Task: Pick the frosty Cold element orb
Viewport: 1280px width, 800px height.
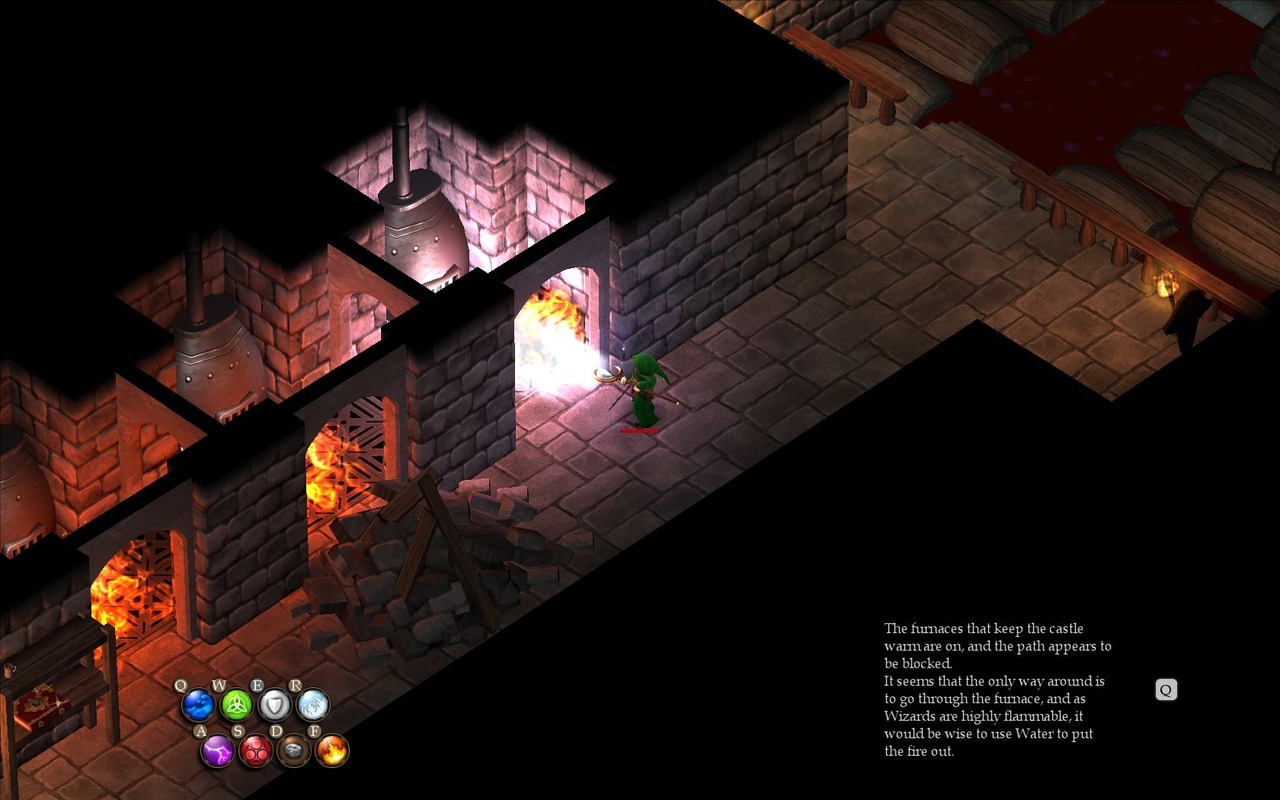Action: (x=313, y=705)
